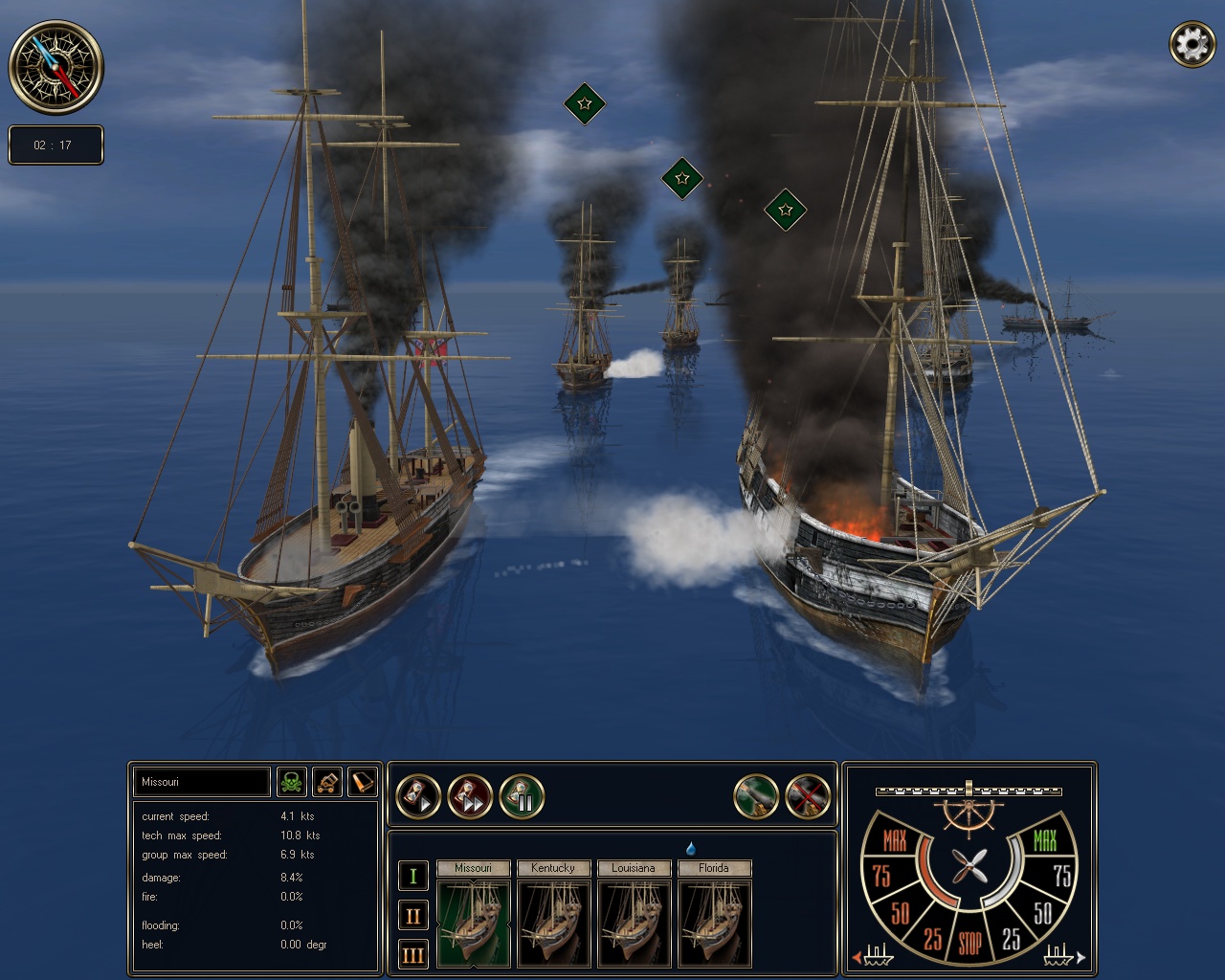The width and height of the screenshot is (1225, 980).
Task: Select the Kentucky ship thumbnail
Action: click(554, 924)
